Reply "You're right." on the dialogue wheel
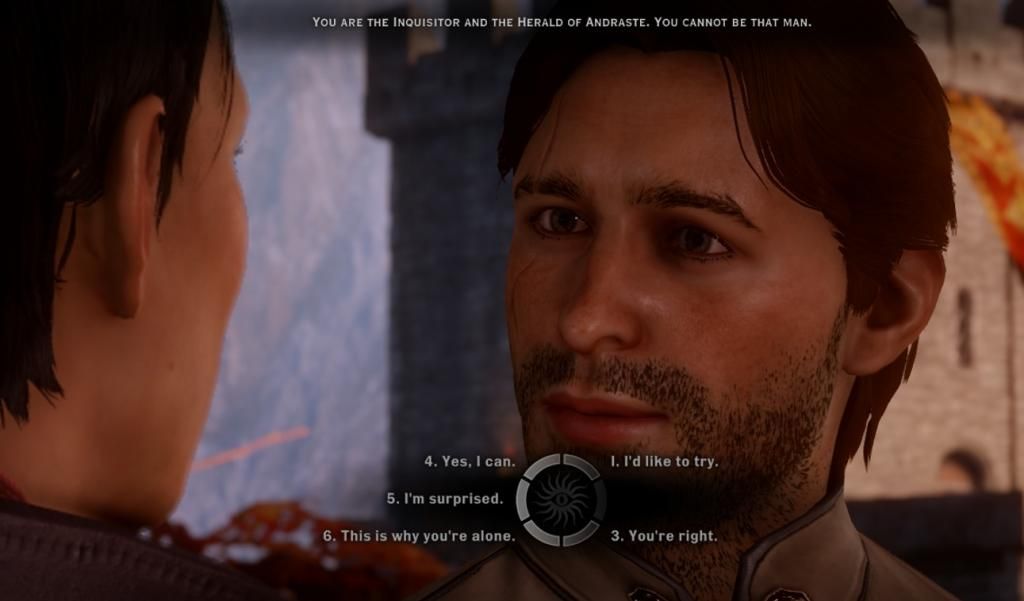Screen dimensions: 1024x601 (x=664, y=536)
